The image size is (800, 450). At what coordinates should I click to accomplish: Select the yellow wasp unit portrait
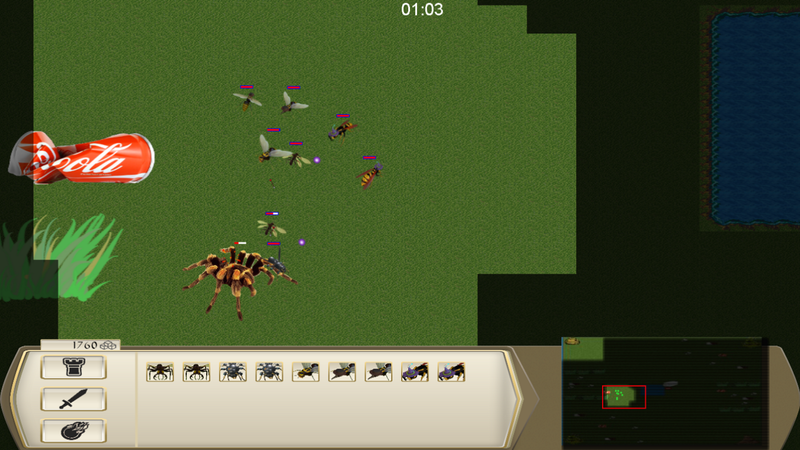305,372
